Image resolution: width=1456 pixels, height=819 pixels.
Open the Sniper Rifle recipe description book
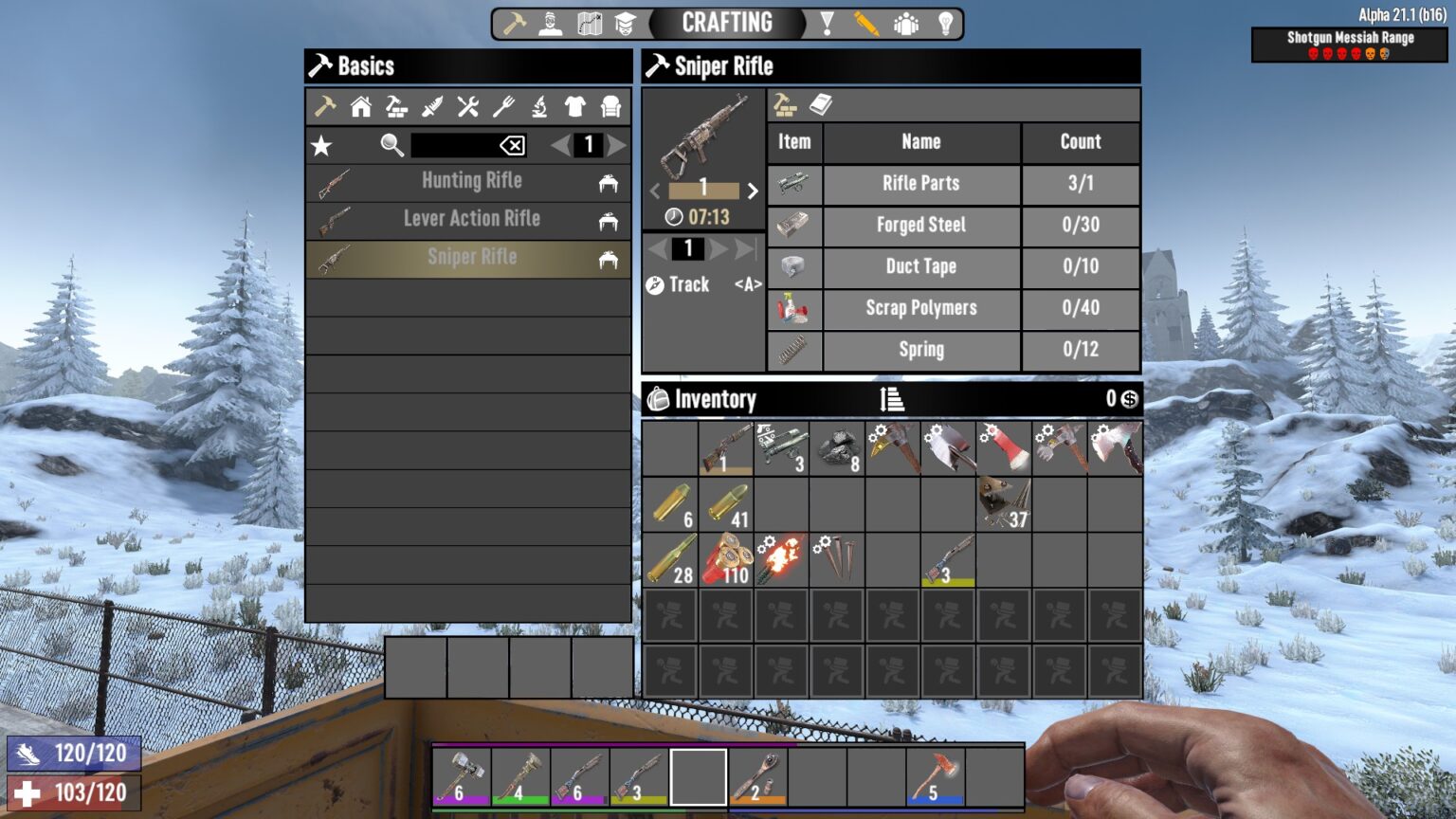click(x=823, y=105)
